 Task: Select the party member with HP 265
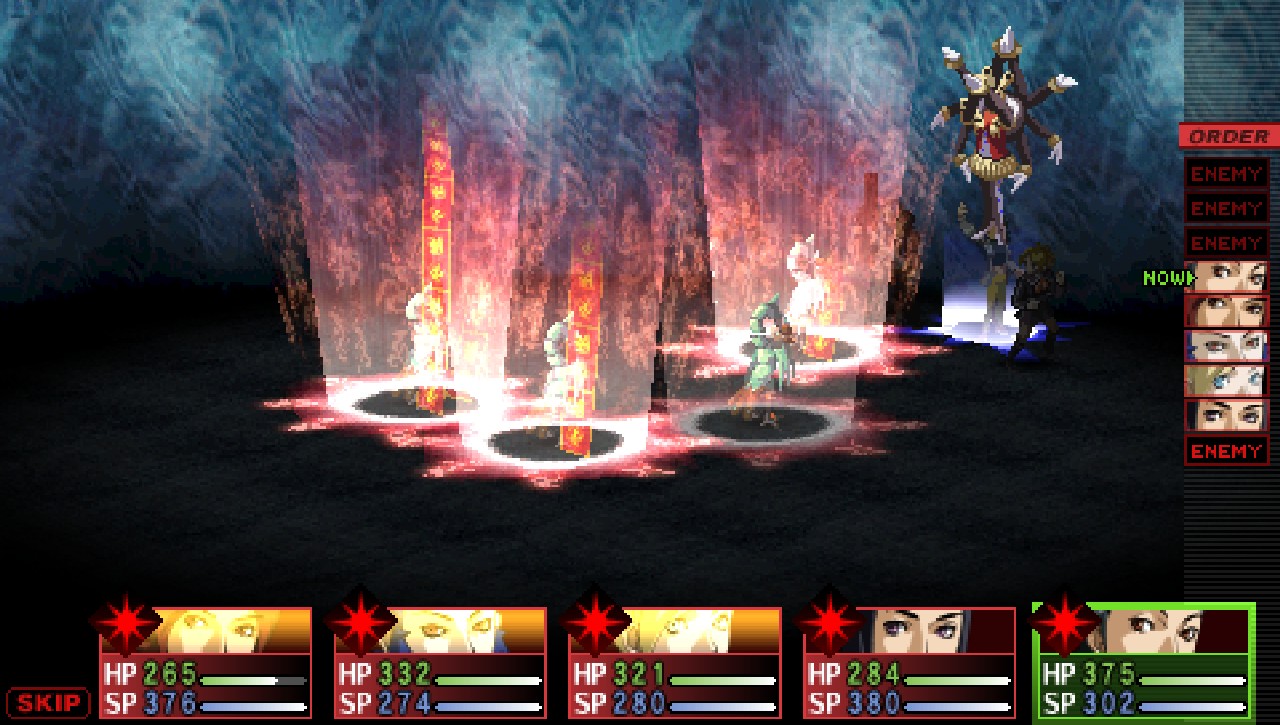click(x=204, y=662)
